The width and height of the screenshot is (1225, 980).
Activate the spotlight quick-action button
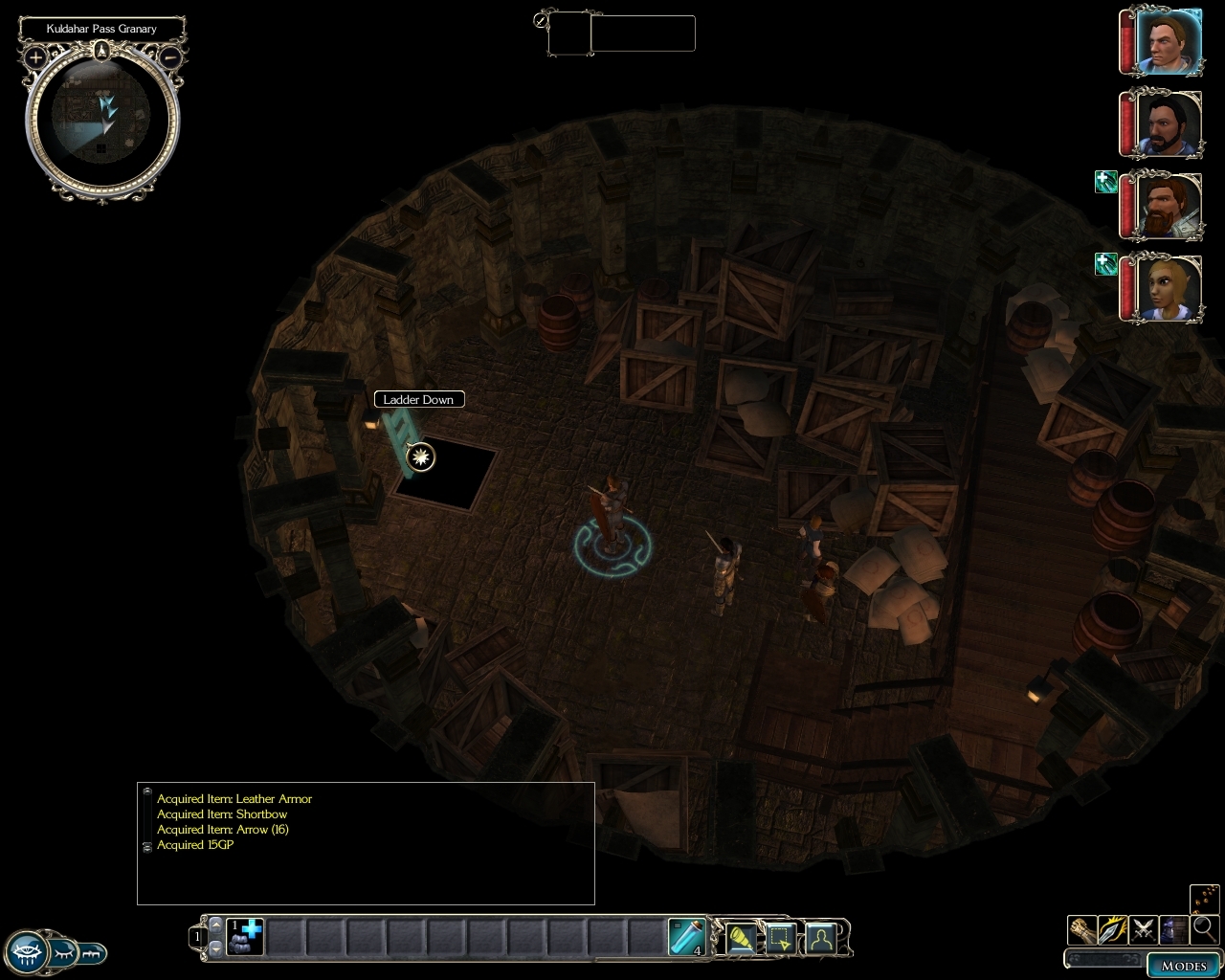coord(742,939)
